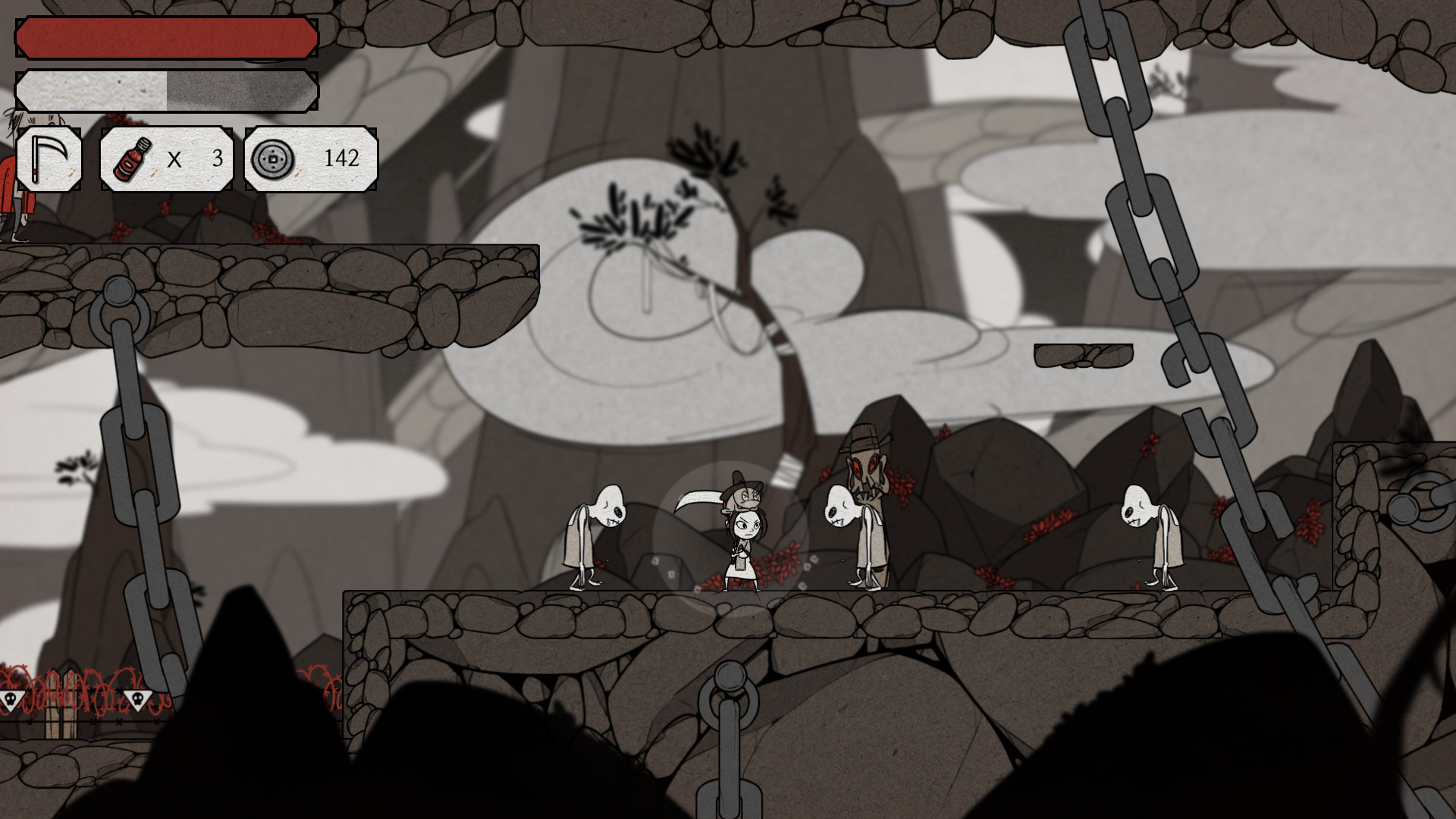Image resolution: width=1456 pixels, height=819 pixels.
Task: Click the coin total reading 142
Action: pos(343,159)
